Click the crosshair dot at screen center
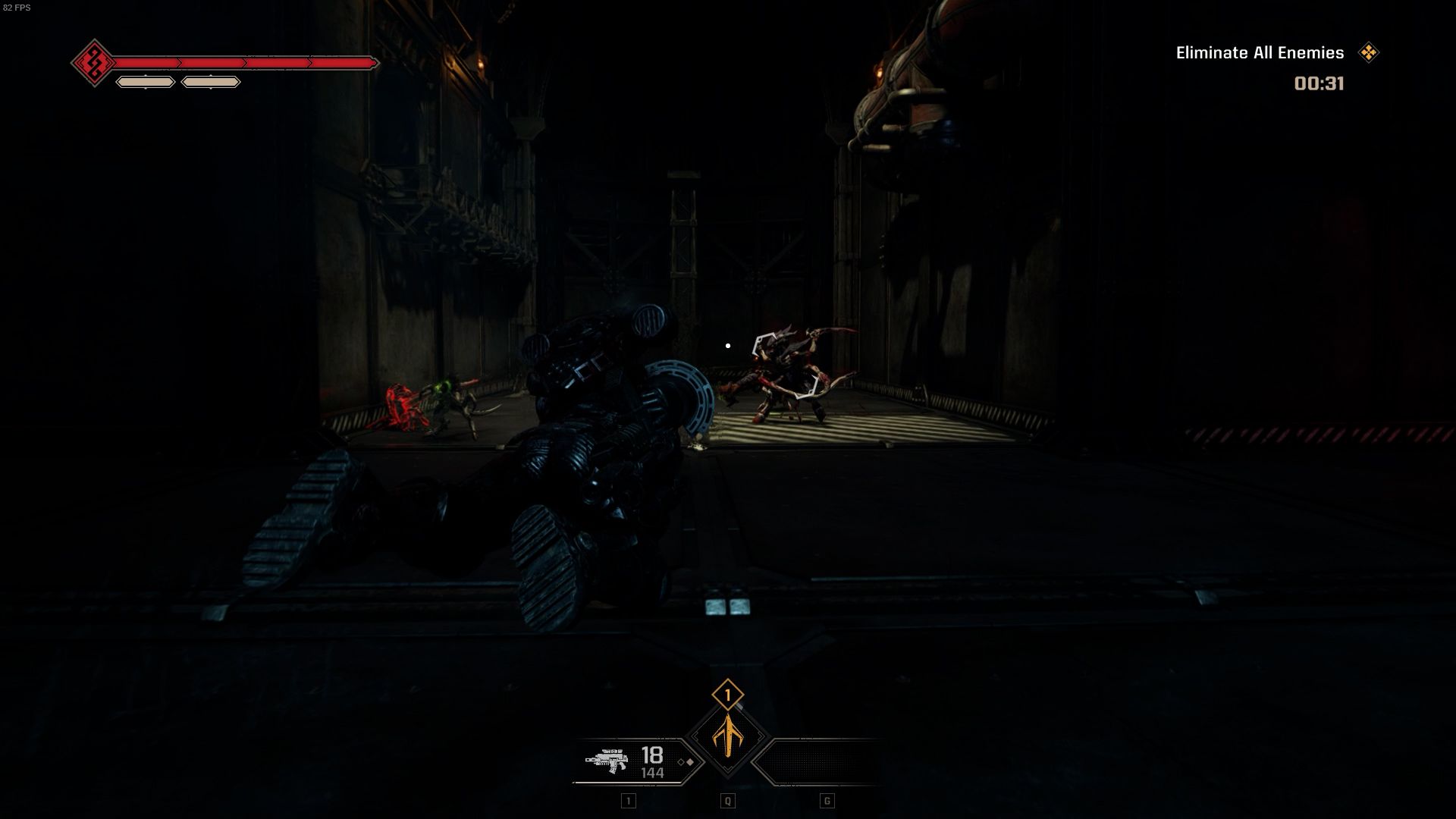This screenshot has height=819, width=1456. point(728,345)
